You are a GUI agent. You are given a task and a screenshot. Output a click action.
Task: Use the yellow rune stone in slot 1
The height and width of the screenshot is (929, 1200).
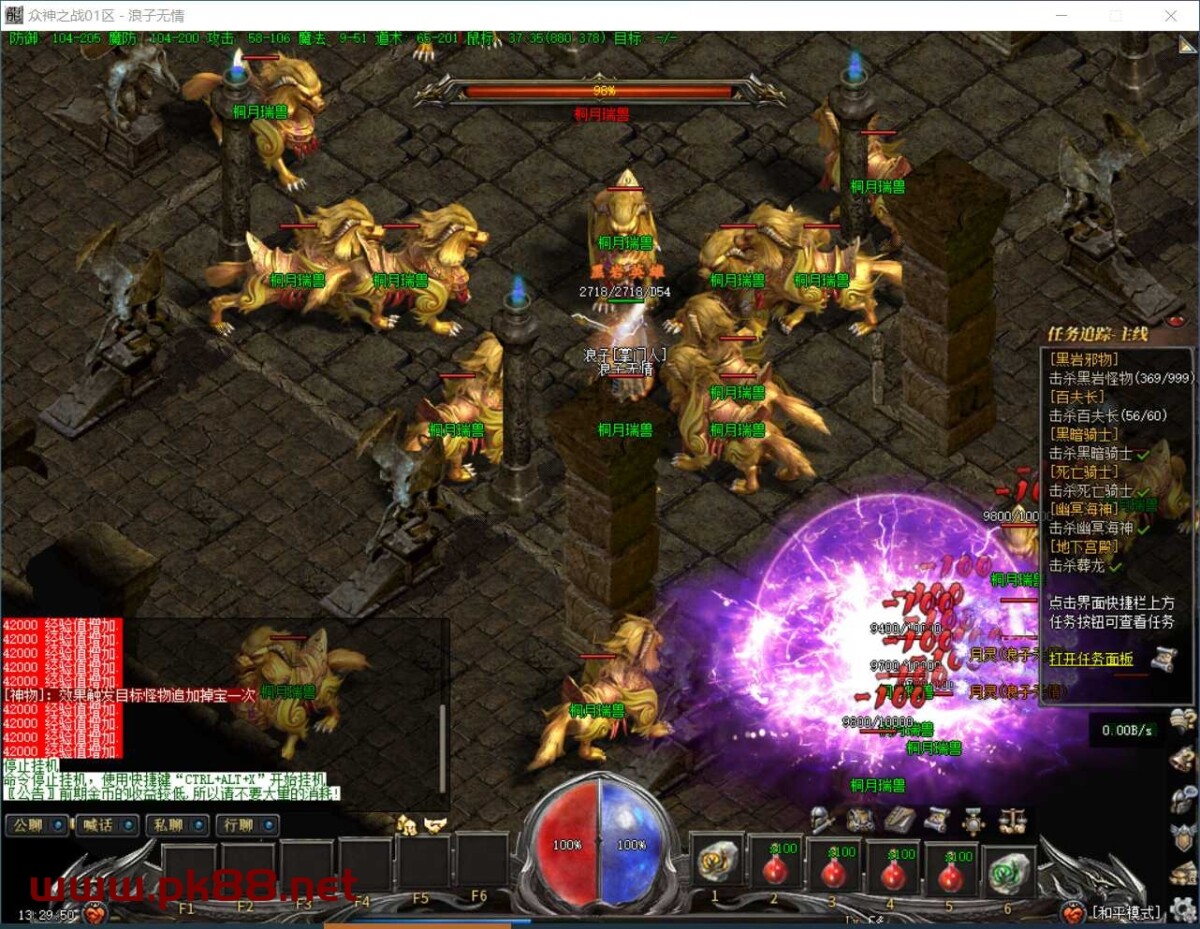coord(715,862)
